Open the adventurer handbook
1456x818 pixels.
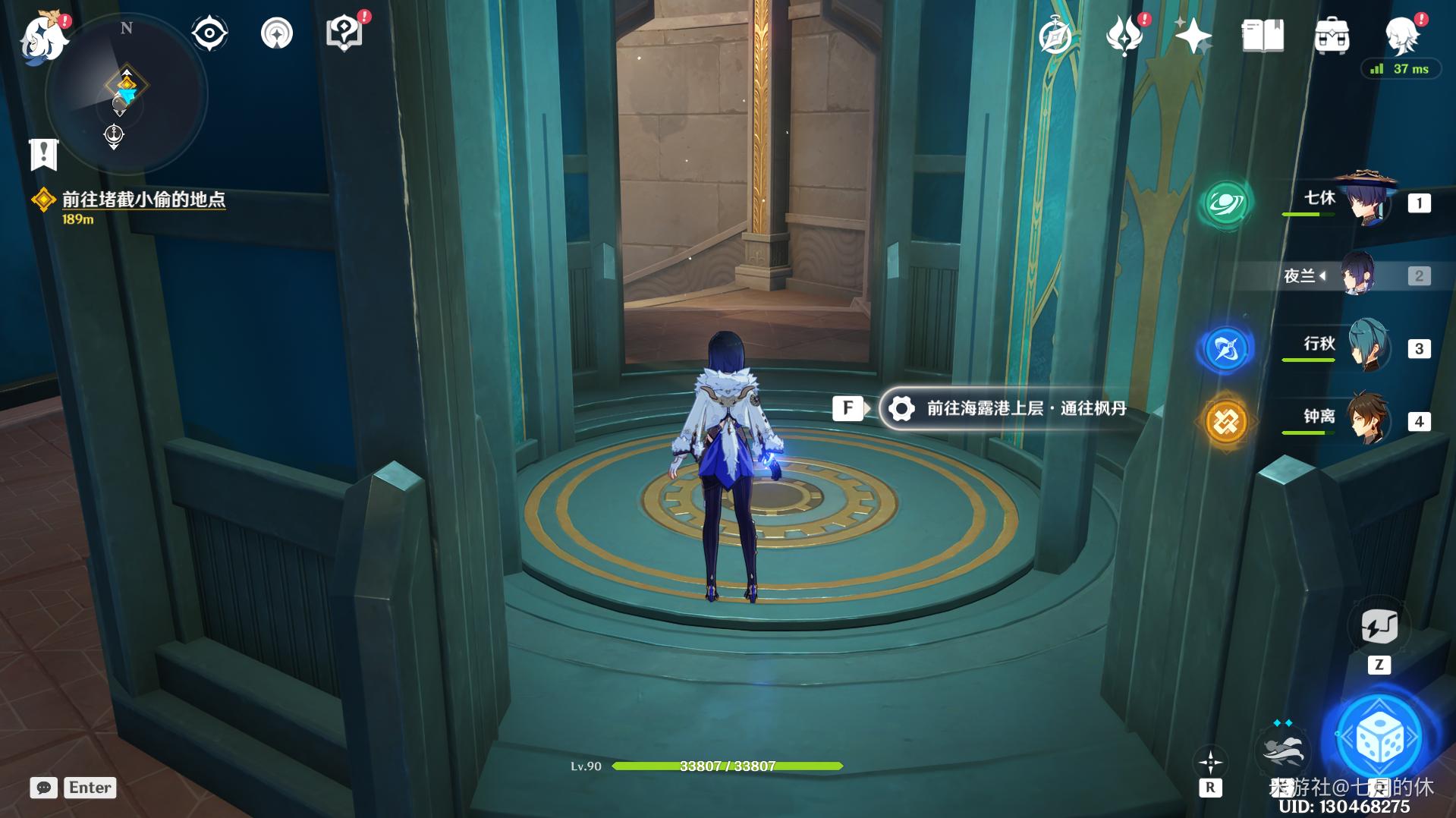click(1262, 36)
